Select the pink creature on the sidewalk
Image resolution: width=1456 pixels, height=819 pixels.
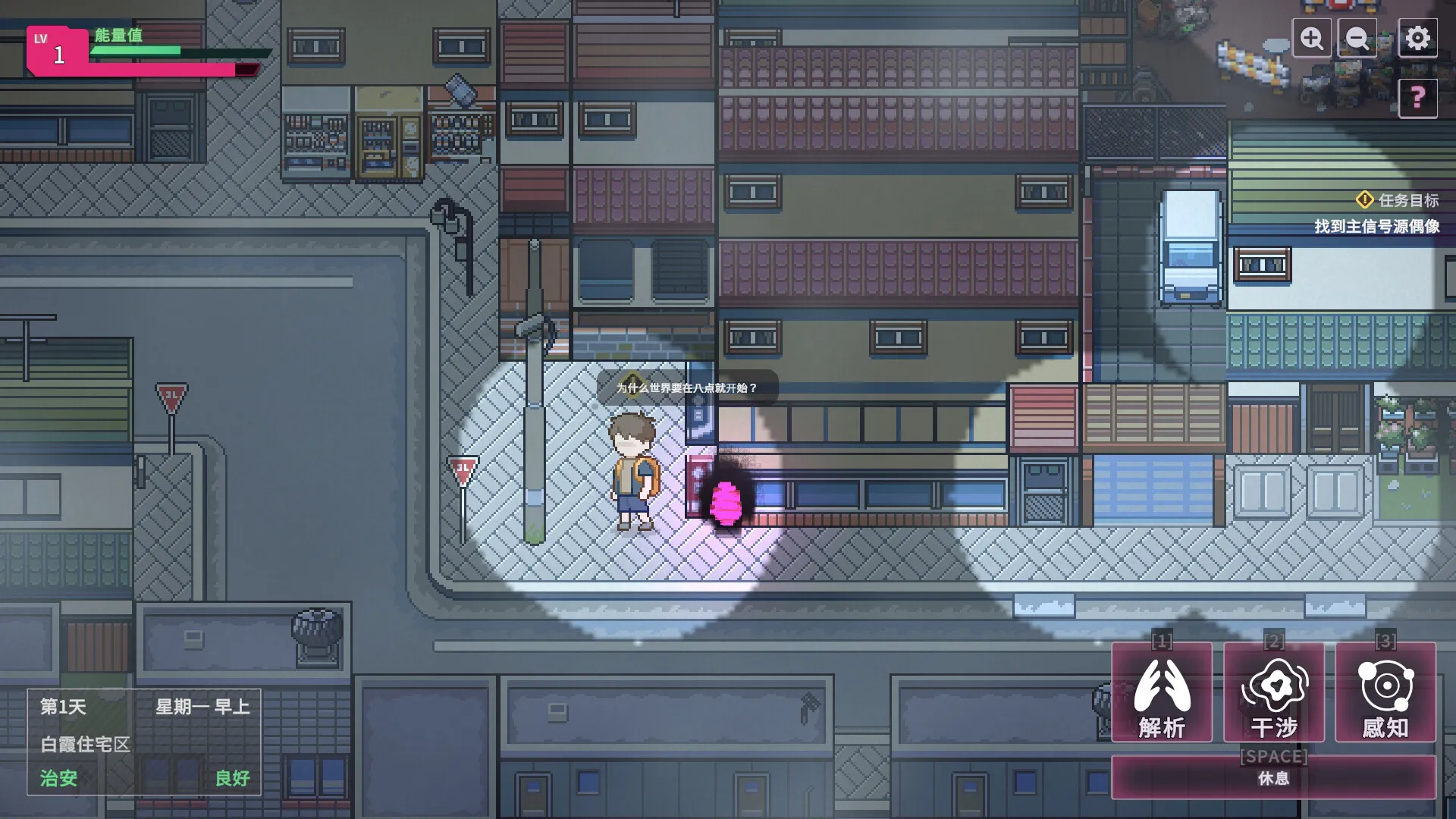coord(726,502)
